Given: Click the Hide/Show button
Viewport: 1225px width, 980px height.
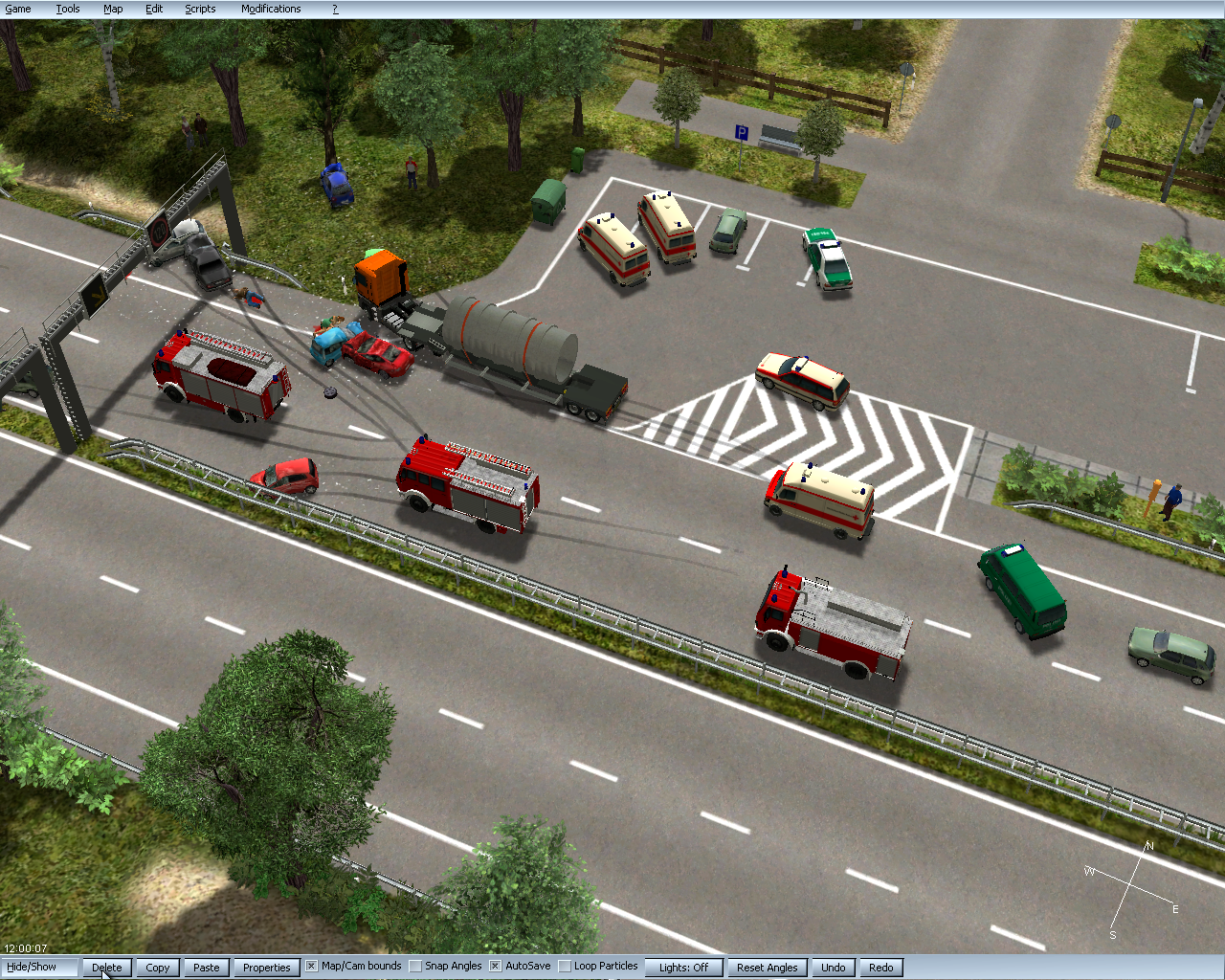Looking at the screenshot, I should click(32, 967).
